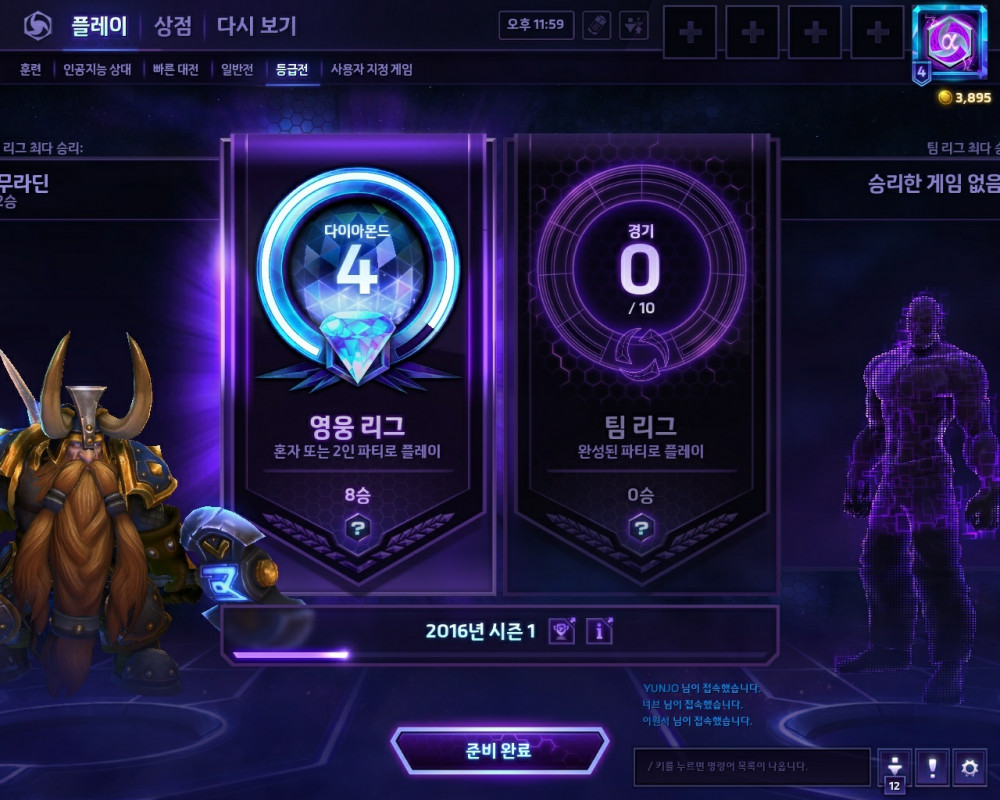Select the 등급전 ranked tab
Screen dimensions: 1000x800
click(293, 70)
